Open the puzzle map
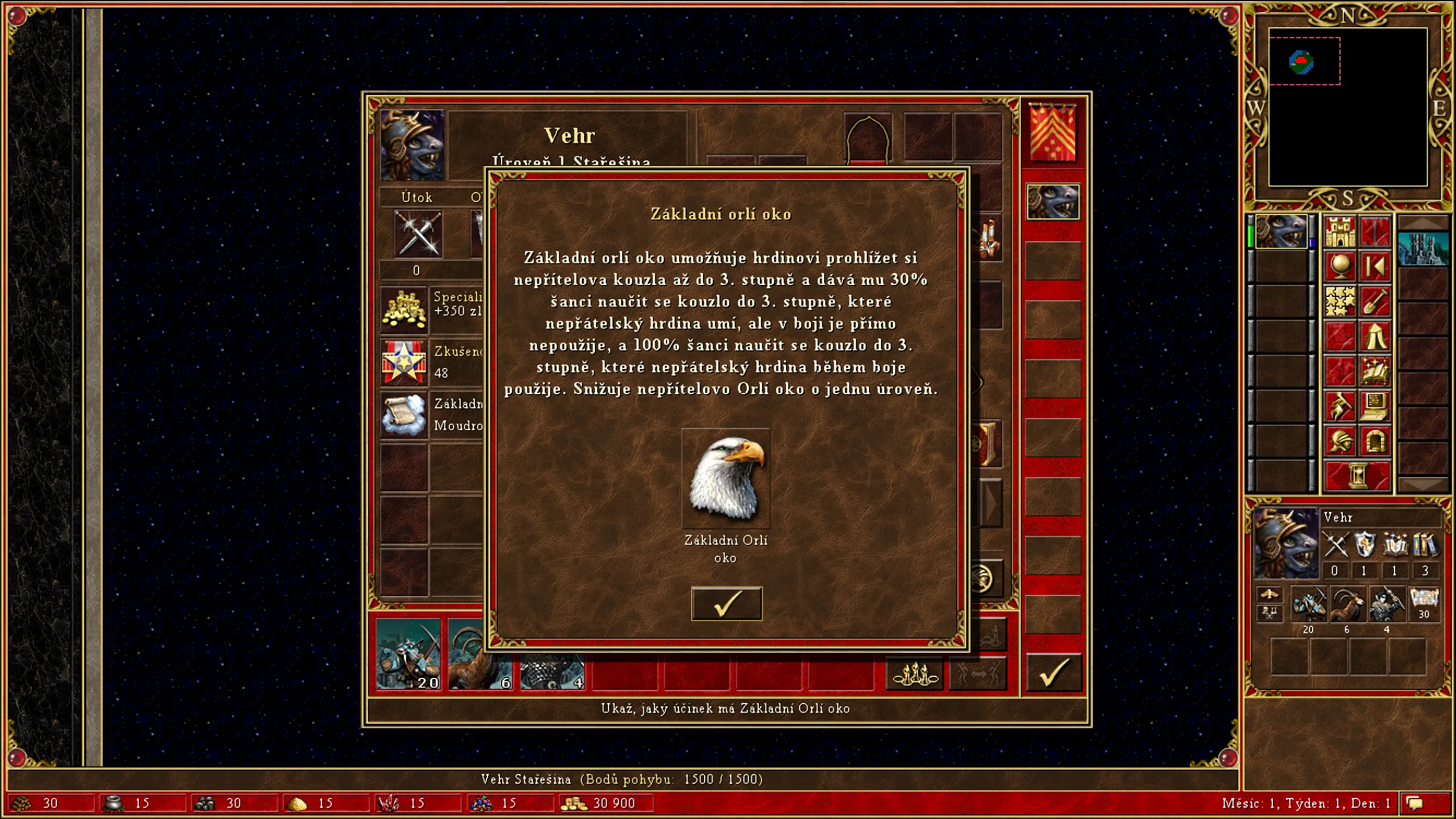The image size is (1456, 819). pyautogui.click(x=1340, y=301)
